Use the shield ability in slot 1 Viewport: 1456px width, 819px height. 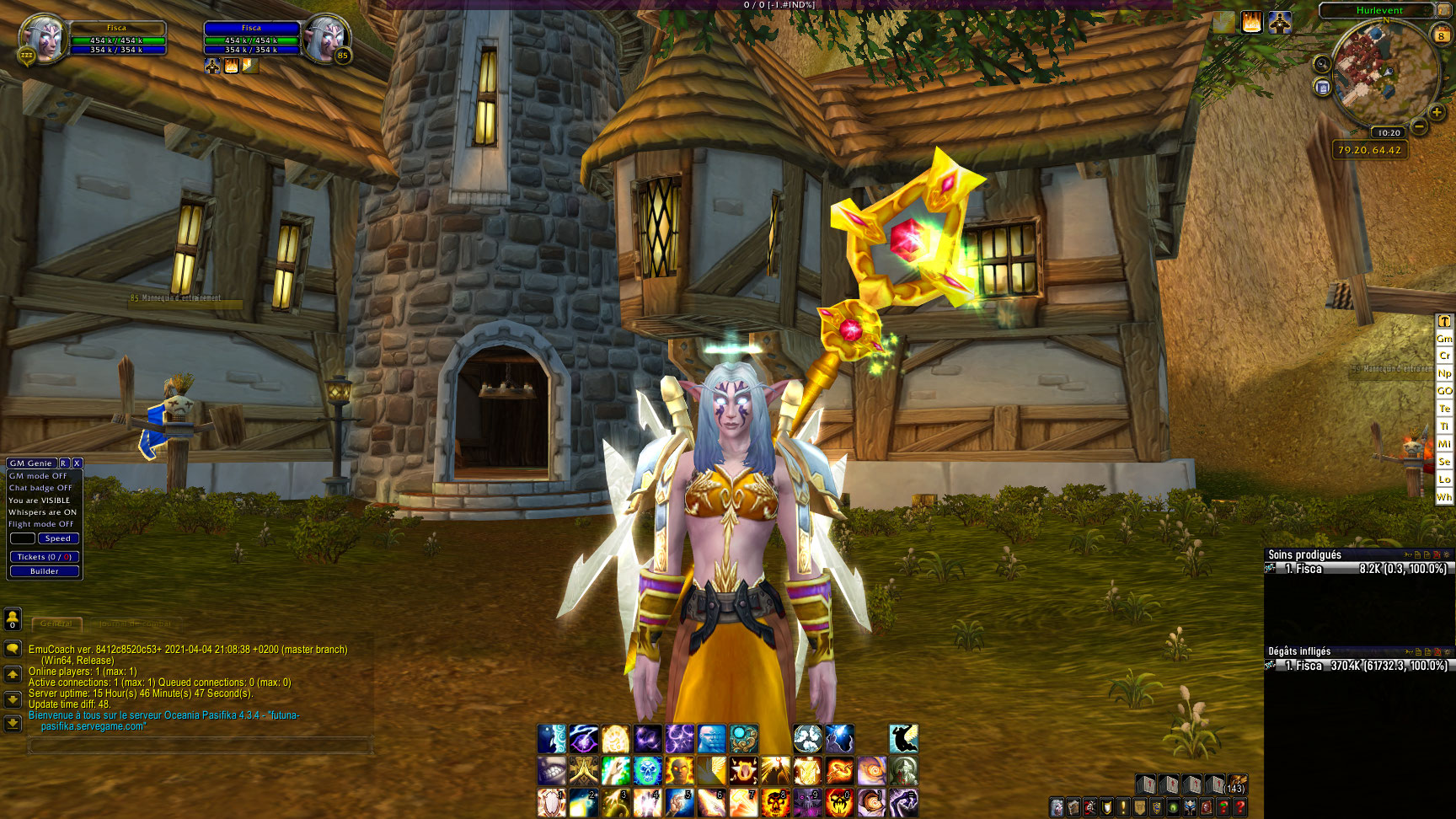[552, 803]
